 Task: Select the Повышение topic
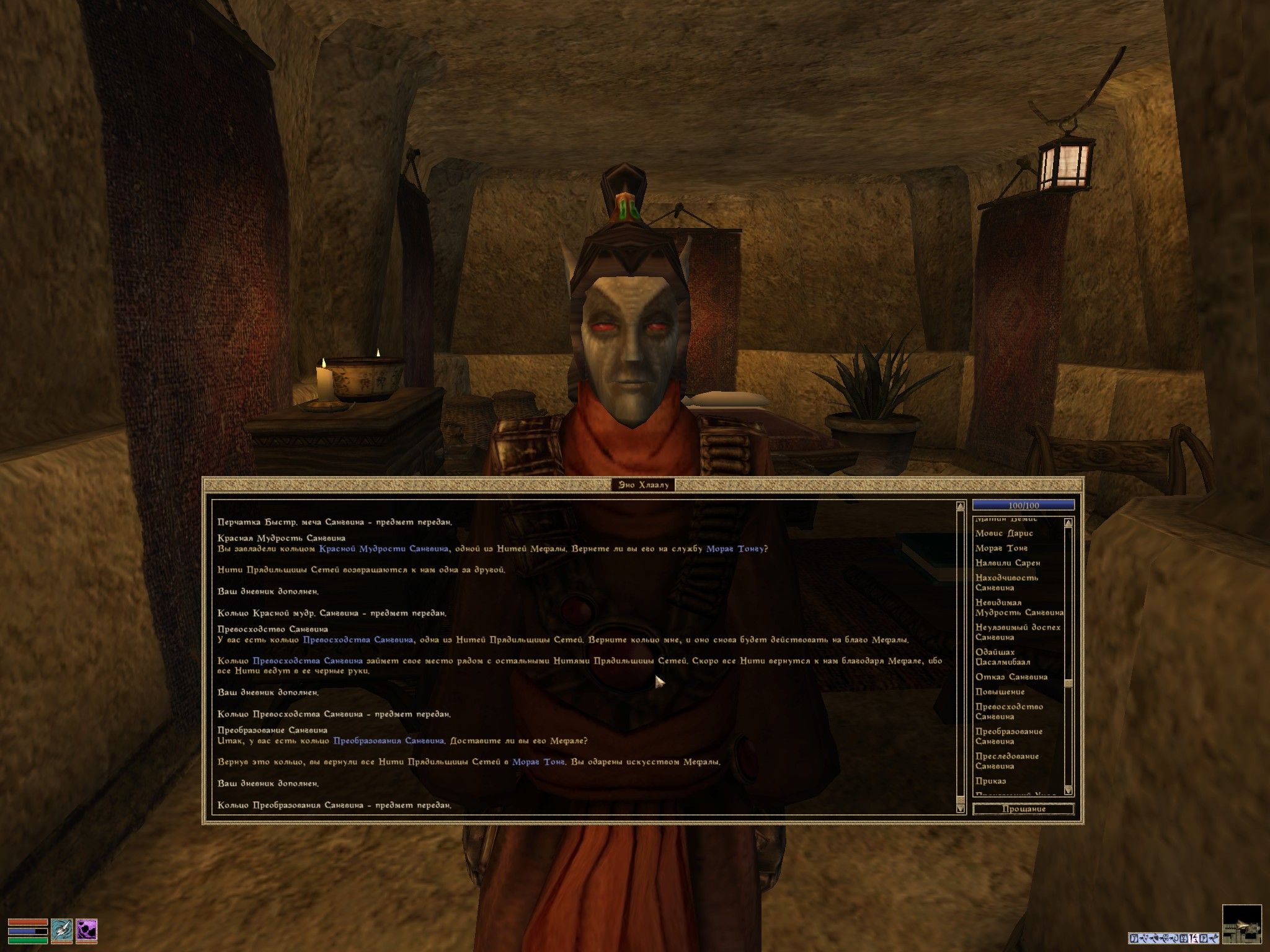1000,691
